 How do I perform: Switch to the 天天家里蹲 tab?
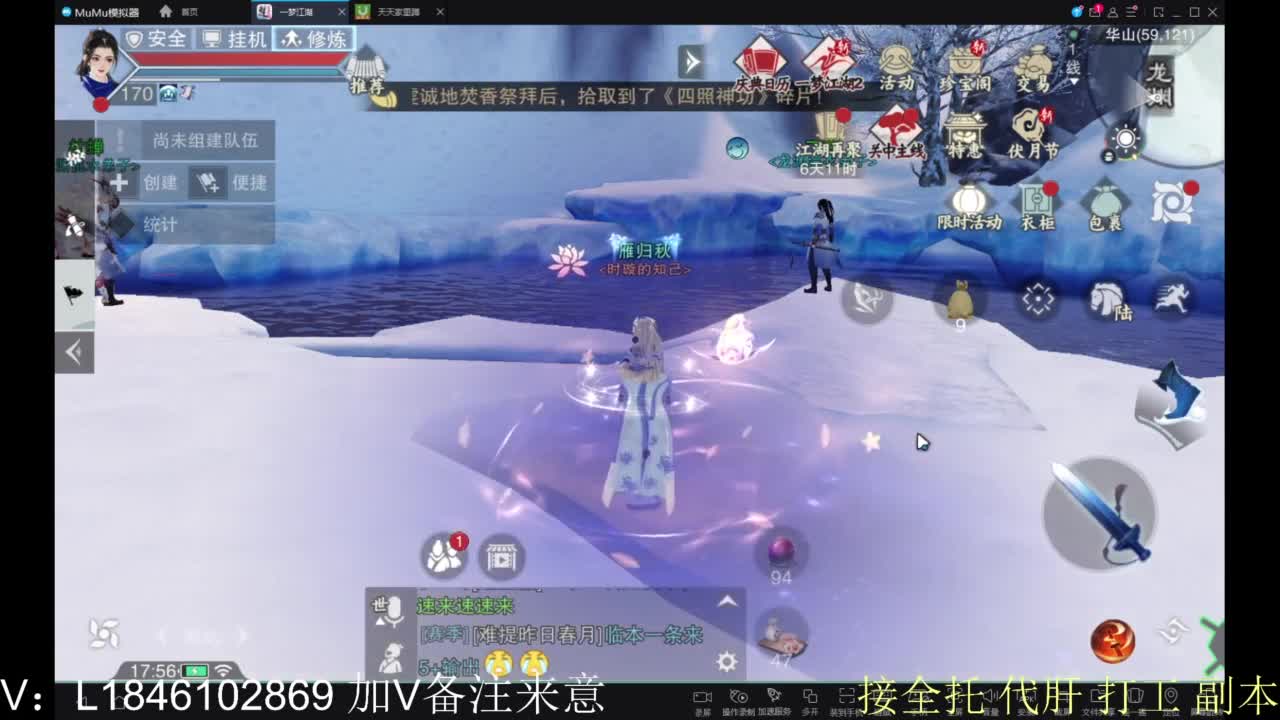click(x=400, y=12)
